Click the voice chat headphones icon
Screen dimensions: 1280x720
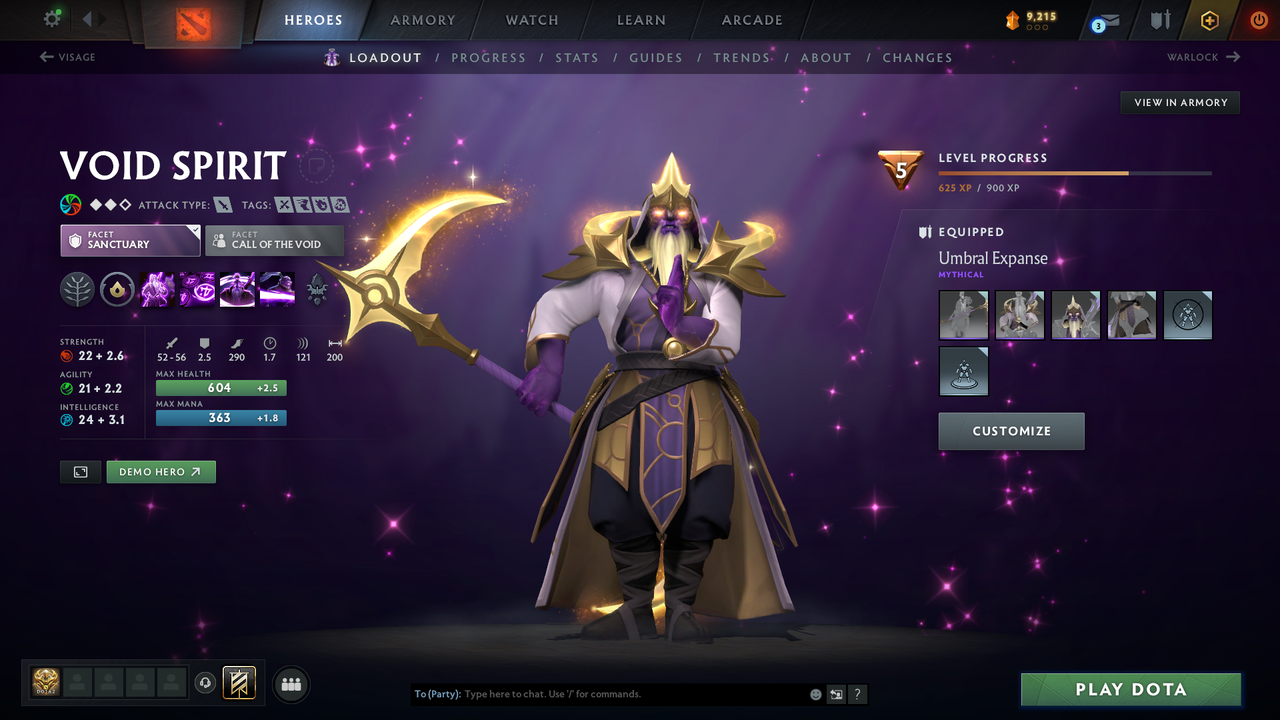[207, 683]
